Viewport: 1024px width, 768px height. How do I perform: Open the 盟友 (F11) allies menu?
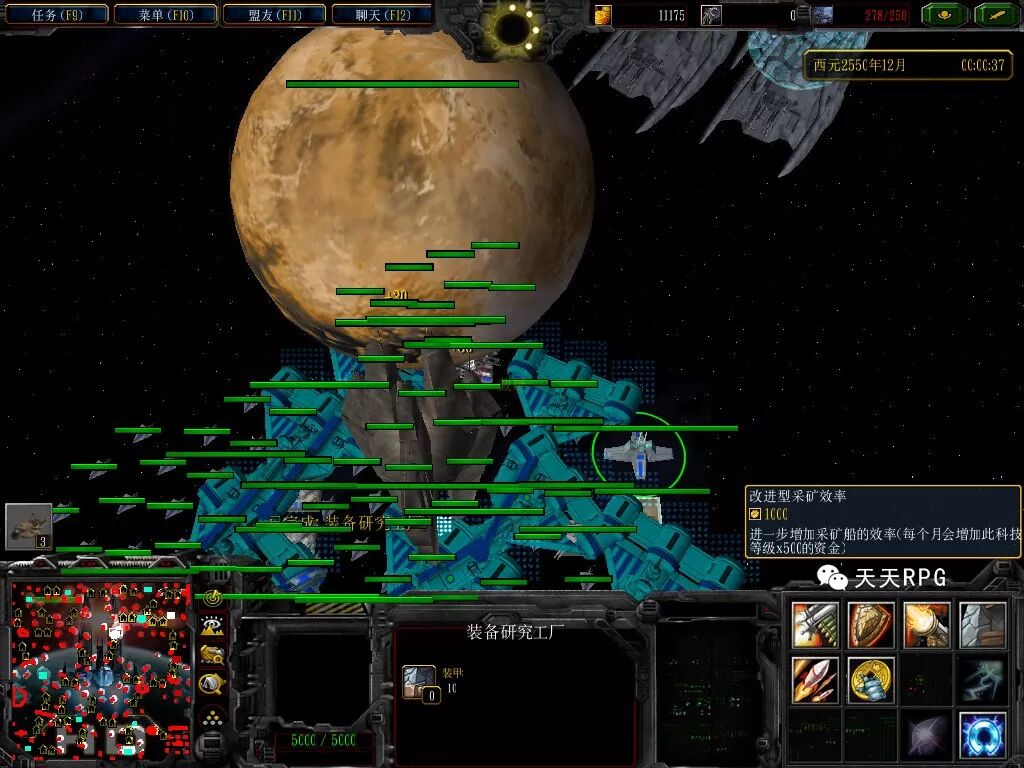[x=272, y=14]
